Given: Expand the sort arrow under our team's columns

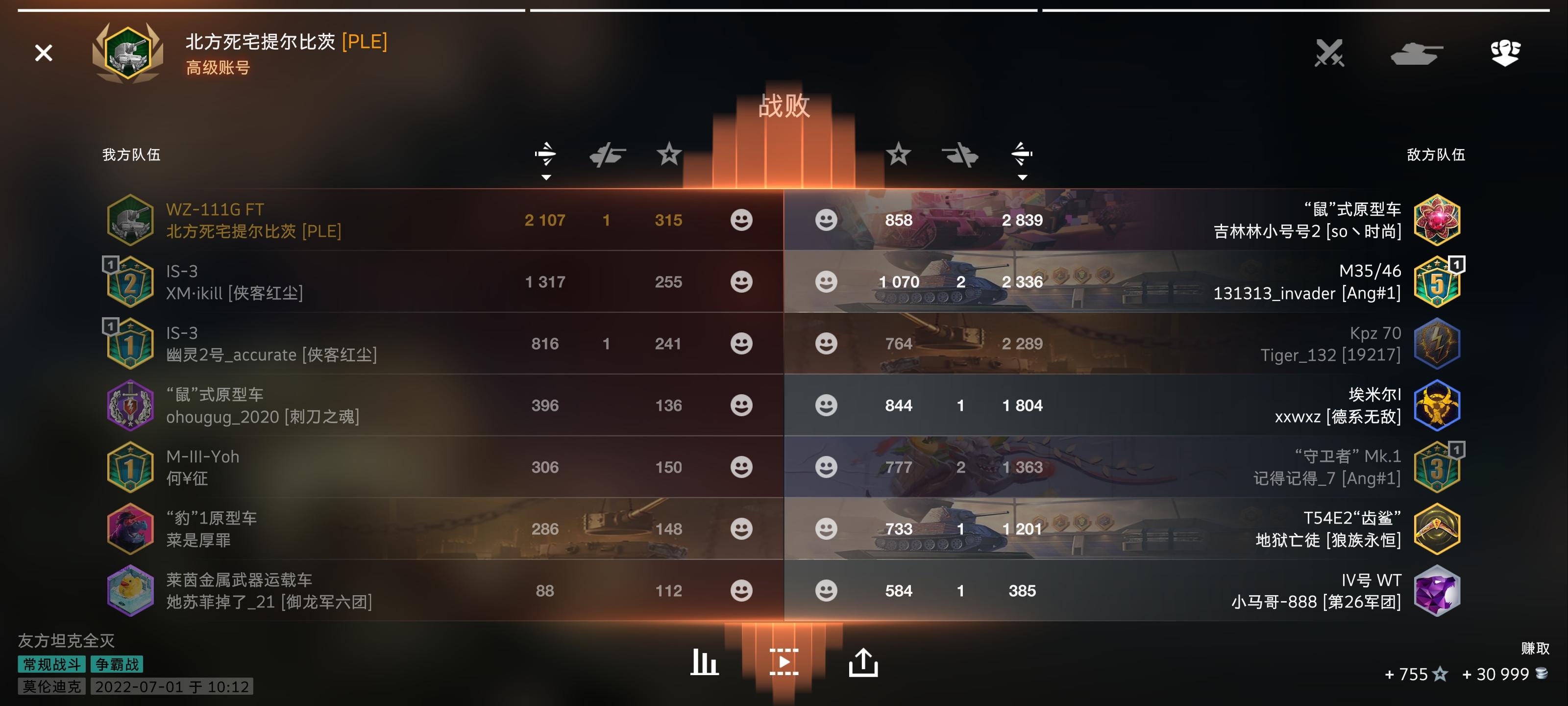Looking at the screenshot, I should (547, 178).
